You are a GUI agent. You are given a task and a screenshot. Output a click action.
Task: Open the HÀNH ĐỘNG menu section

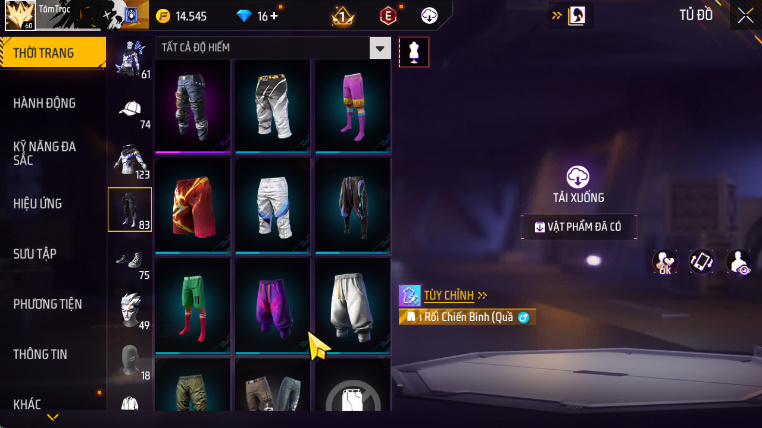(x=45, y=103)
